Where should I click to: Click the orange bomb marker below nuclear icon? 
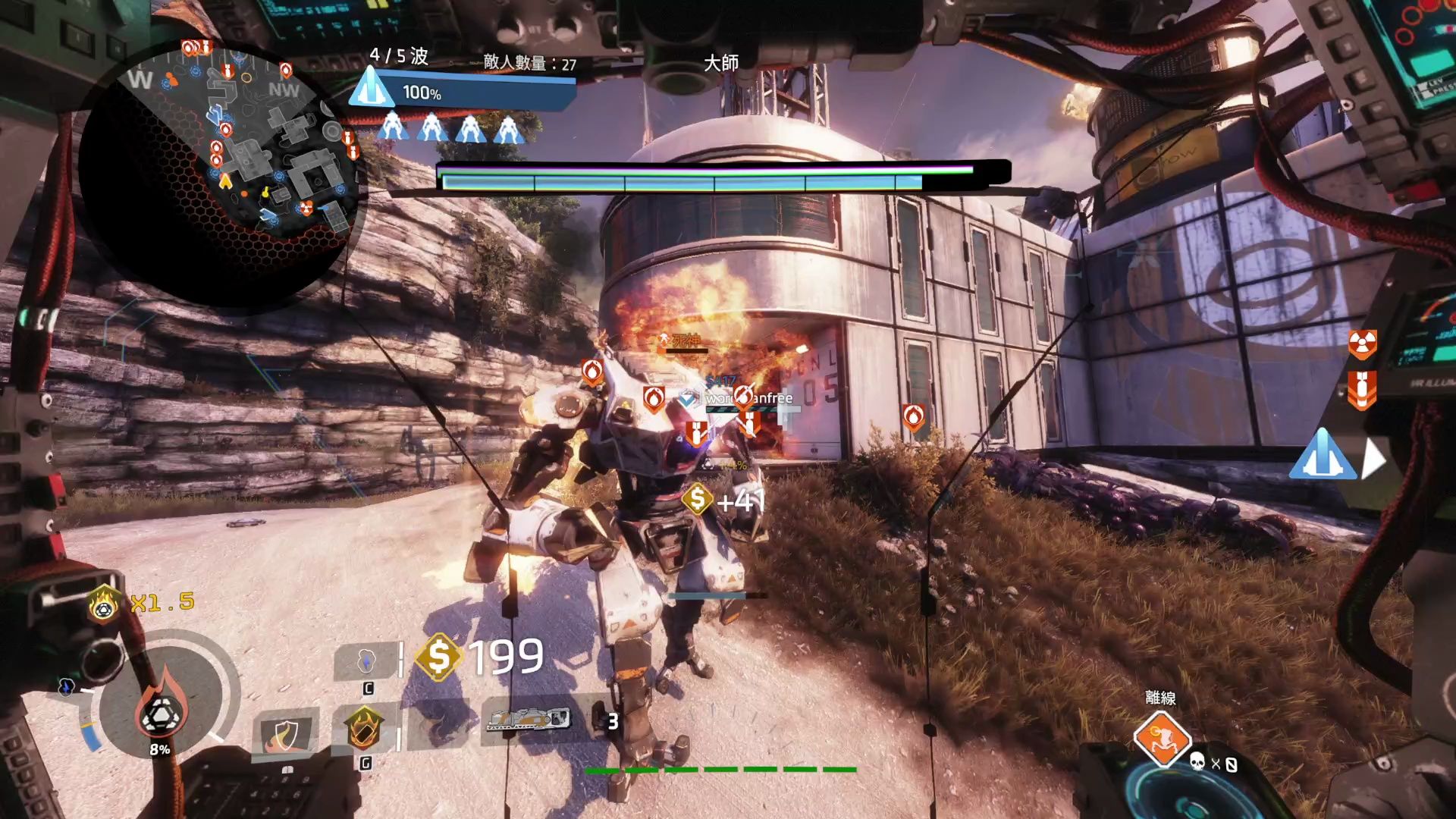tap(1362, 390)
